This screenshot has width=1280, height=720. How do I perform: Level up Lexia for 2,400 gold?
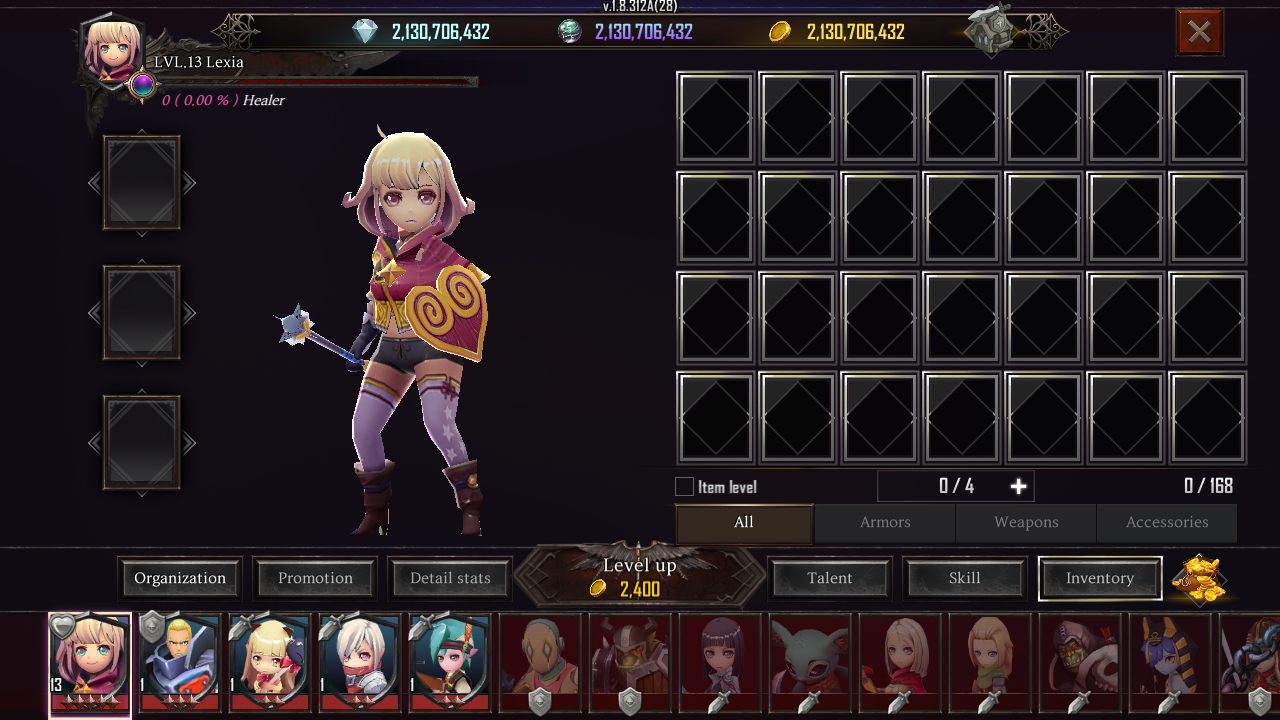(639, 577)
